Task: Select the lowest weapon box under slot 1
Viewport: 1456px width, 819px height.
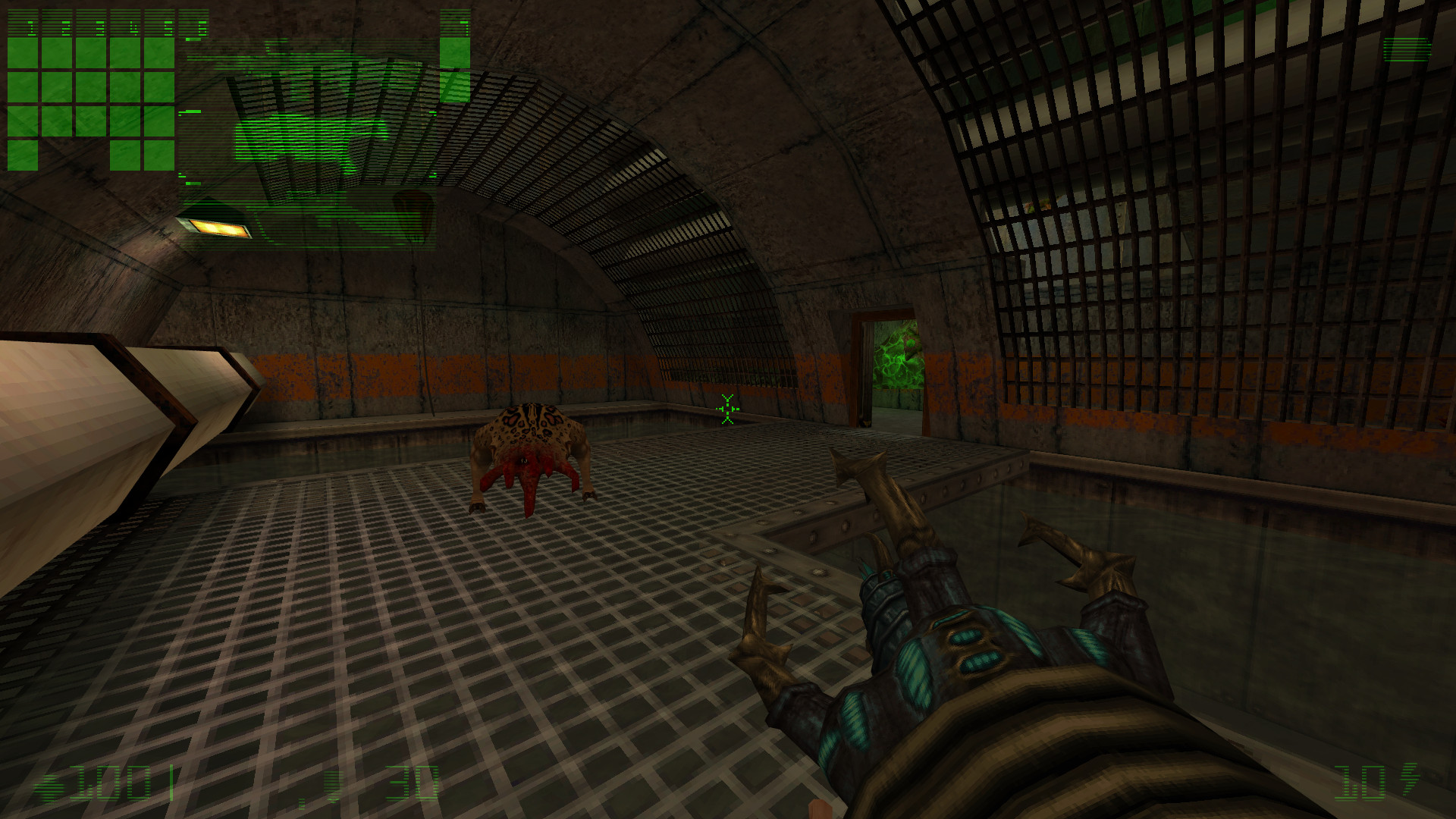Action: point(23,155)
